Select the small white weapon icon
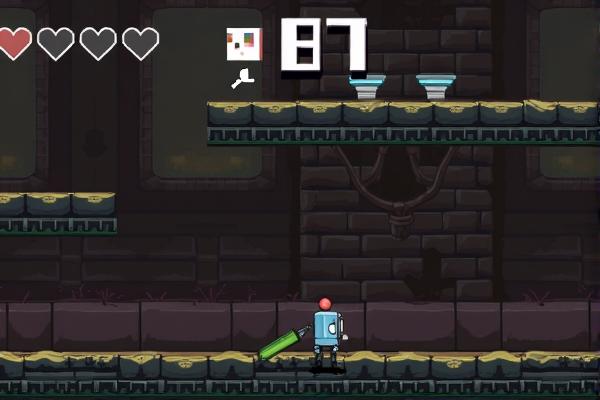Viewport: 600px width, 400px height. point(243,79)
